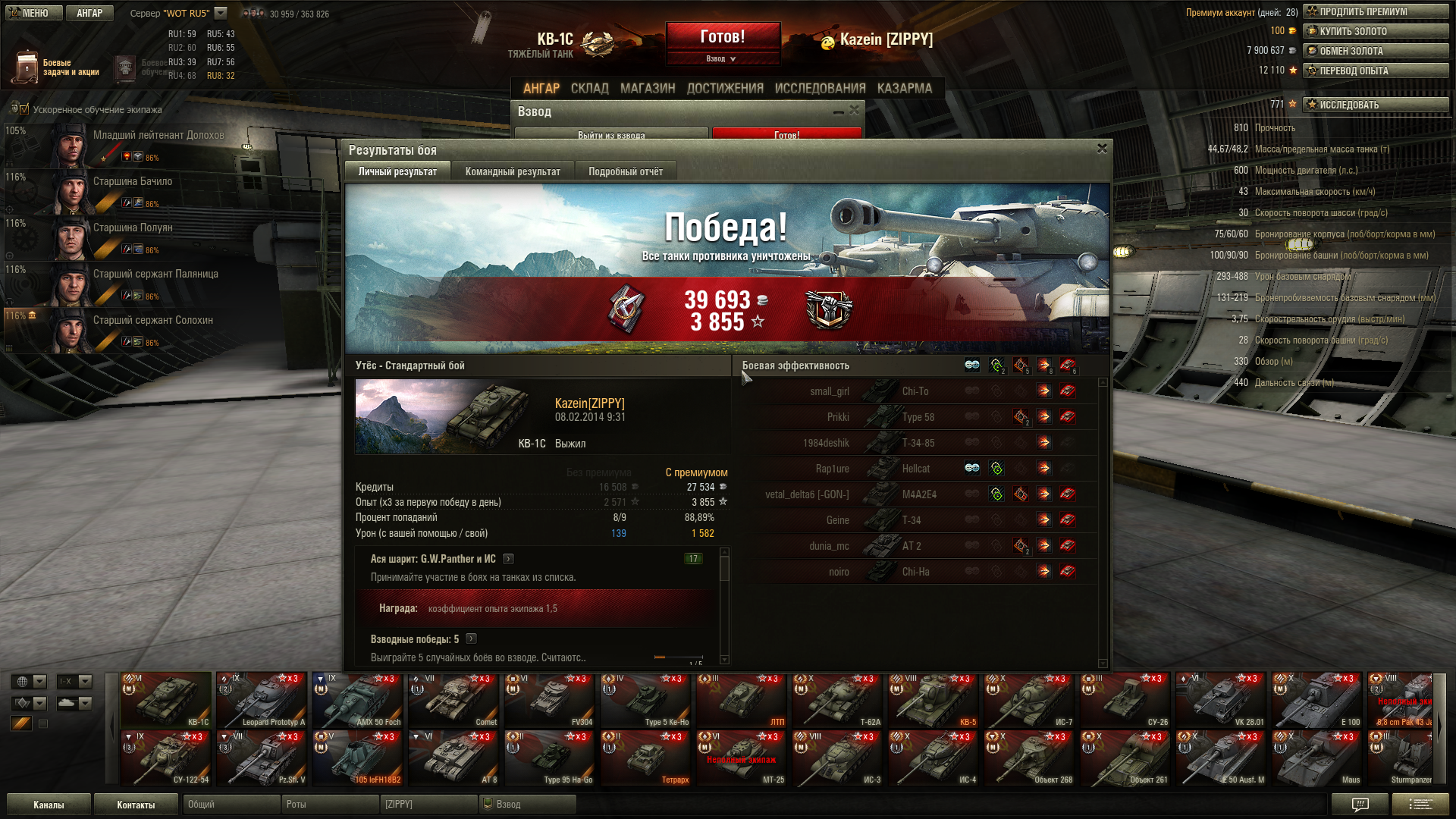Open the Каналы list

49,805
